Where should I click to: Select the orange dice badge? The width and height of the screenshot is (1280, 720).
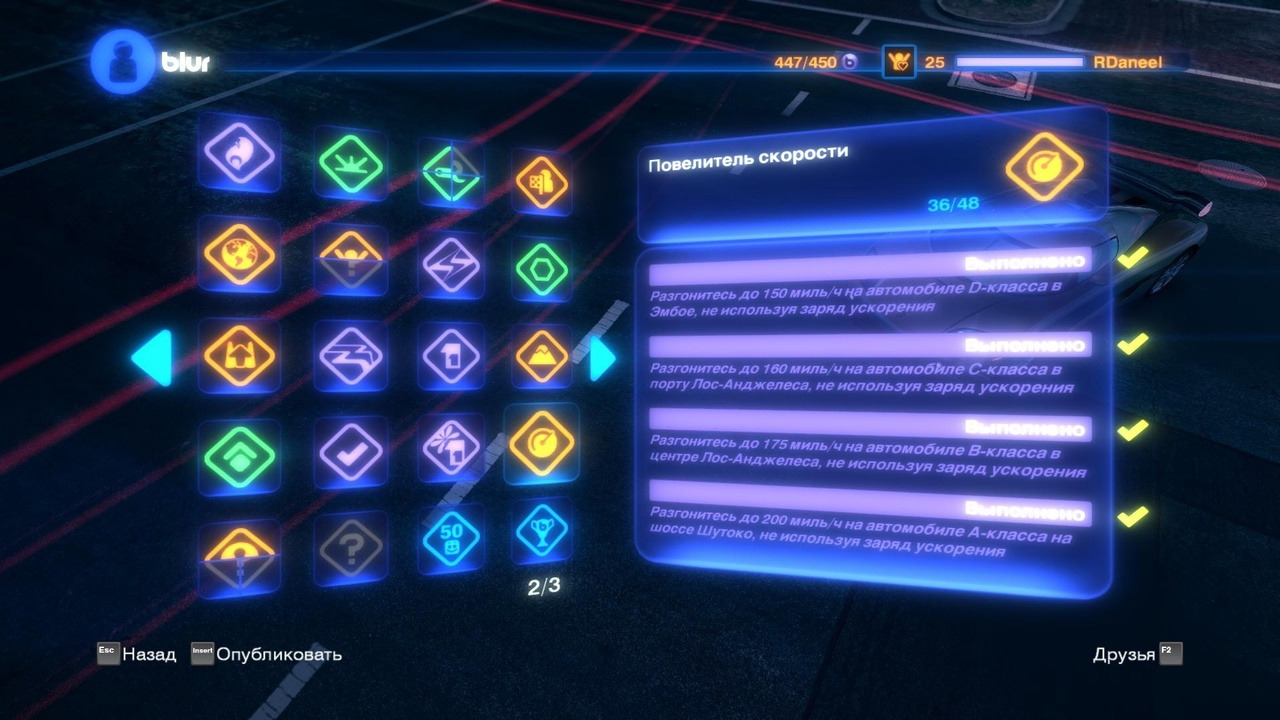pyautogui.click(x=541, y=183)
